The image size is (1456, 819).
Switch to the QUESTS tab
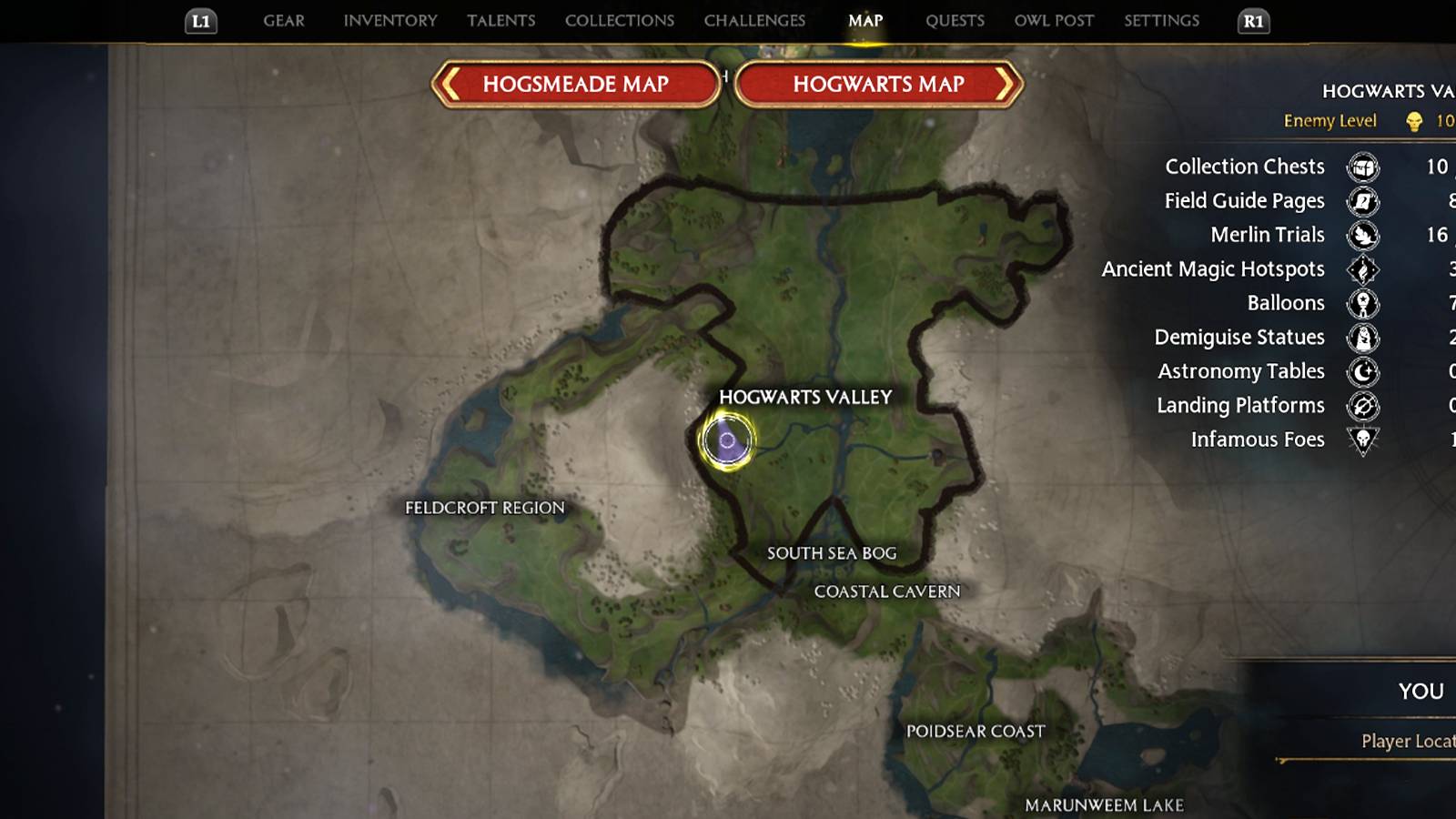[955, 20]
